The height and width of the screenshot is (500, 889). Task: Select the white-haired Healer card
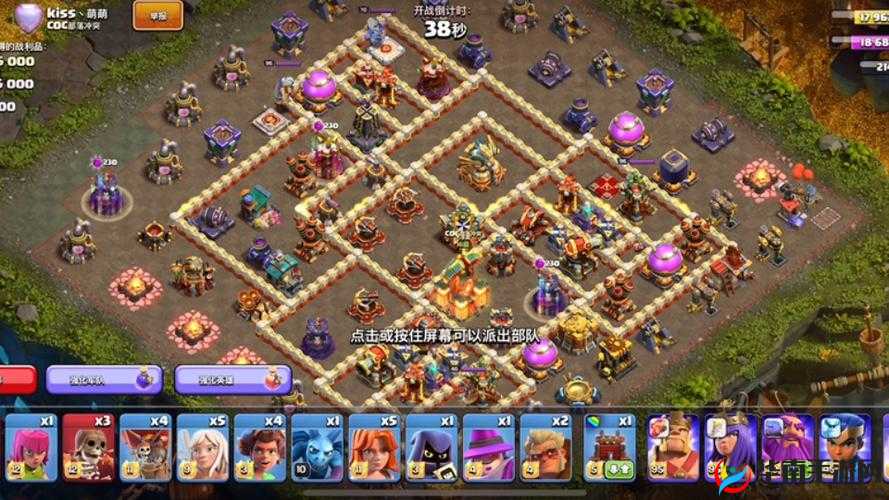click(x=203, y=447)
